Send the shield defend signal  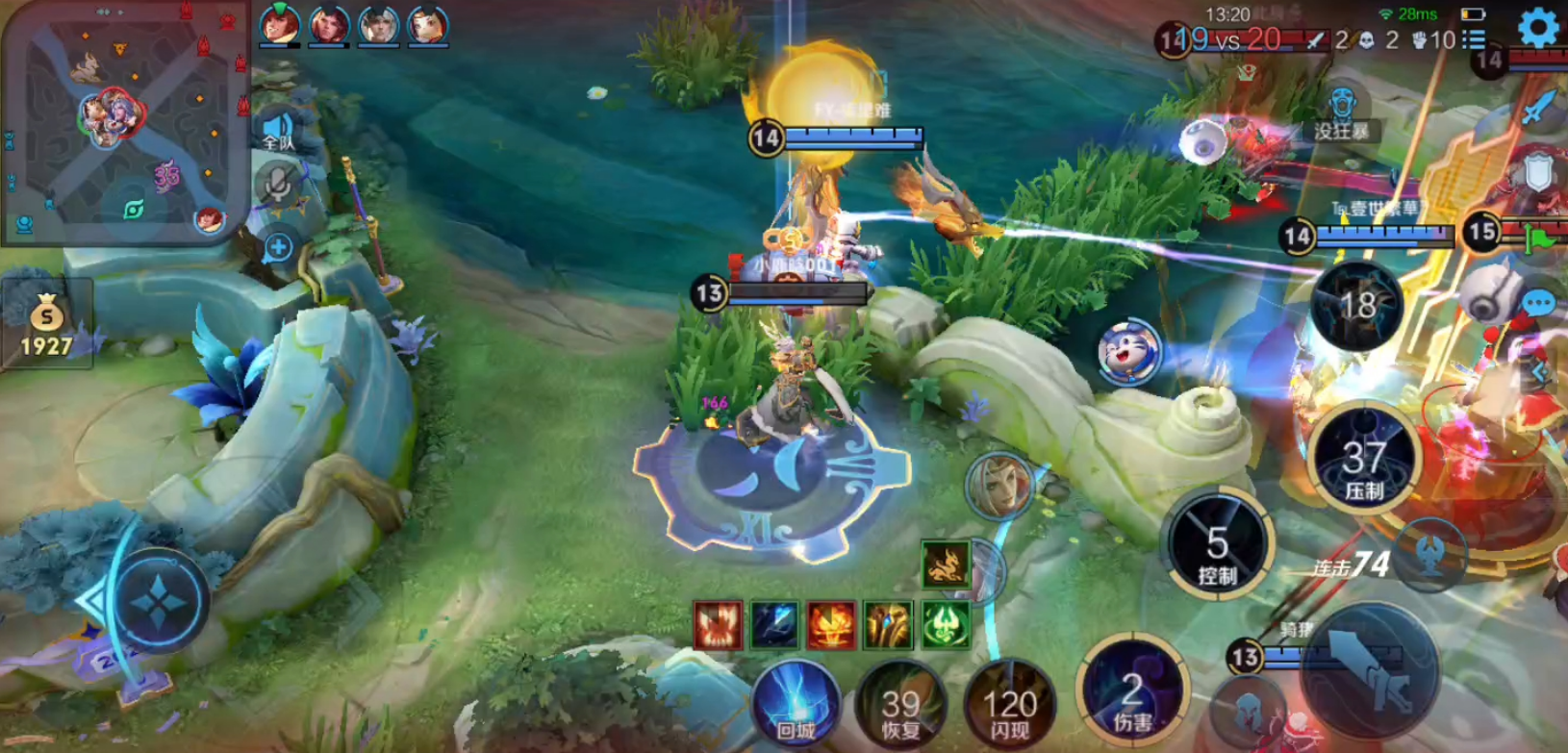pyautogui.click(x=1538, y=173)
